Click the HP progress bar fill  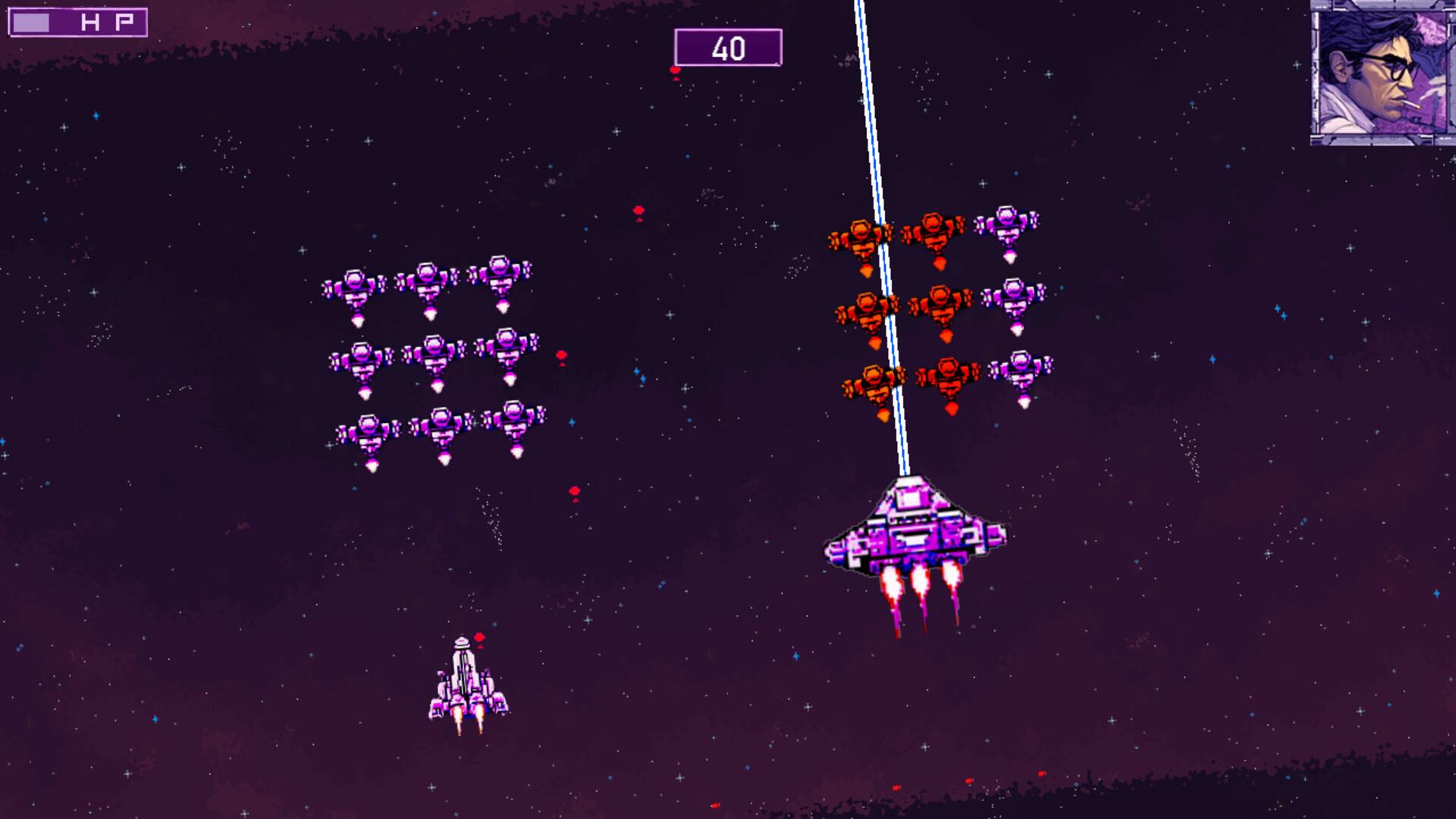(x=30, y=21)
